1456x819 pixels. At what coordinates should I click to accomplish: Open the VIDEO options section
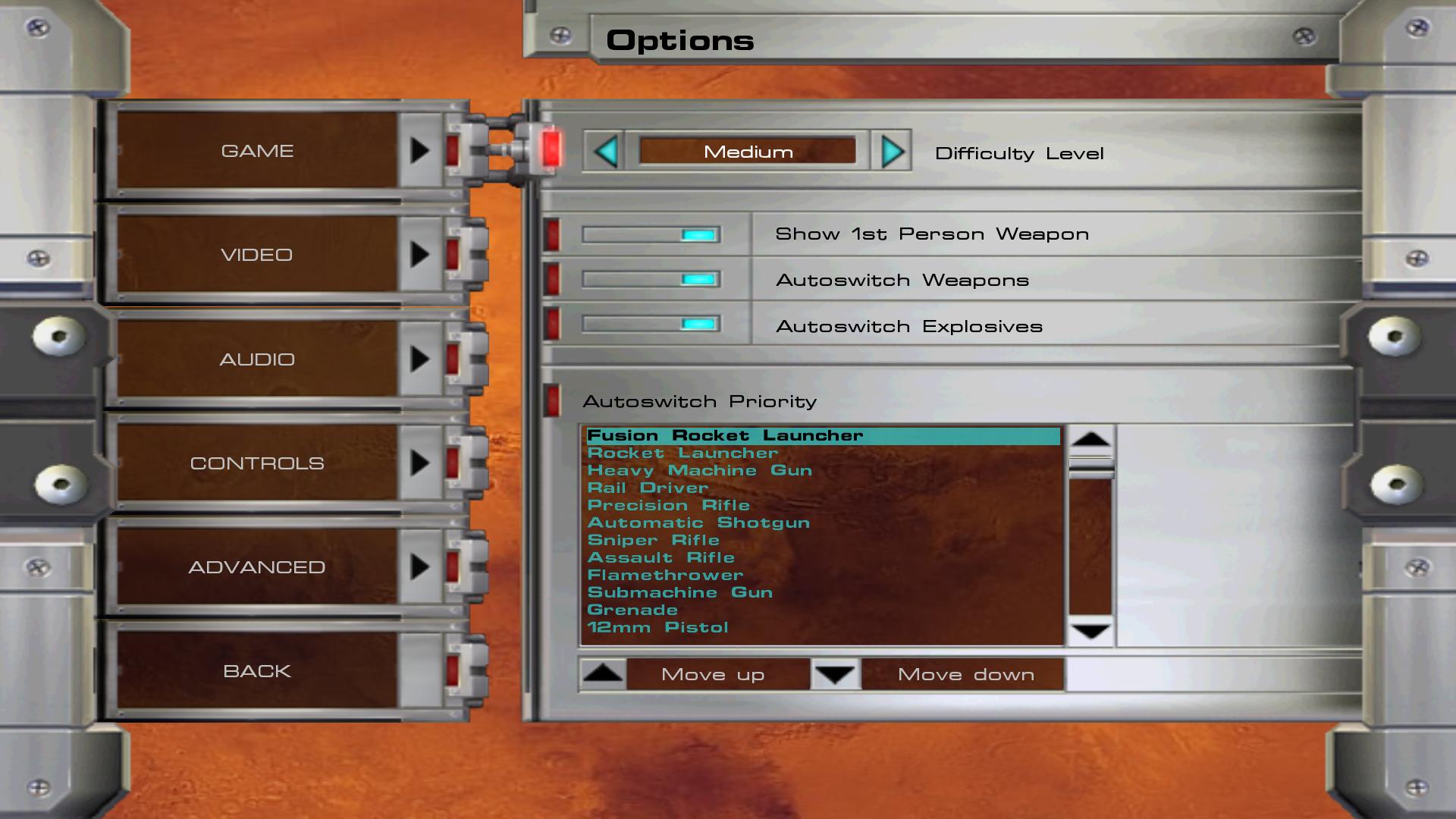258,255
